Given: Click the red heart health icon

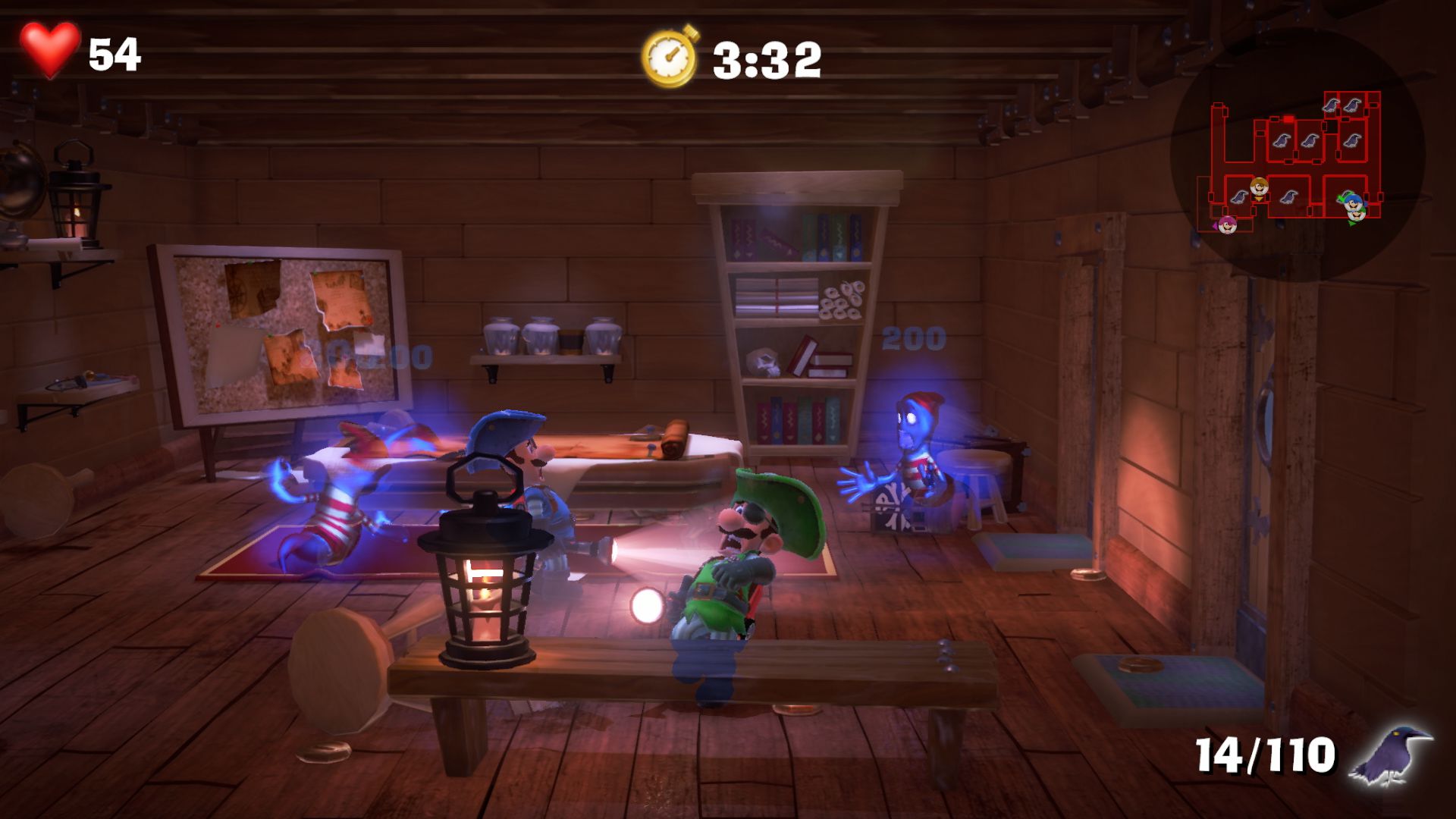Looking at the screenshot, I should tap(49, 50).
